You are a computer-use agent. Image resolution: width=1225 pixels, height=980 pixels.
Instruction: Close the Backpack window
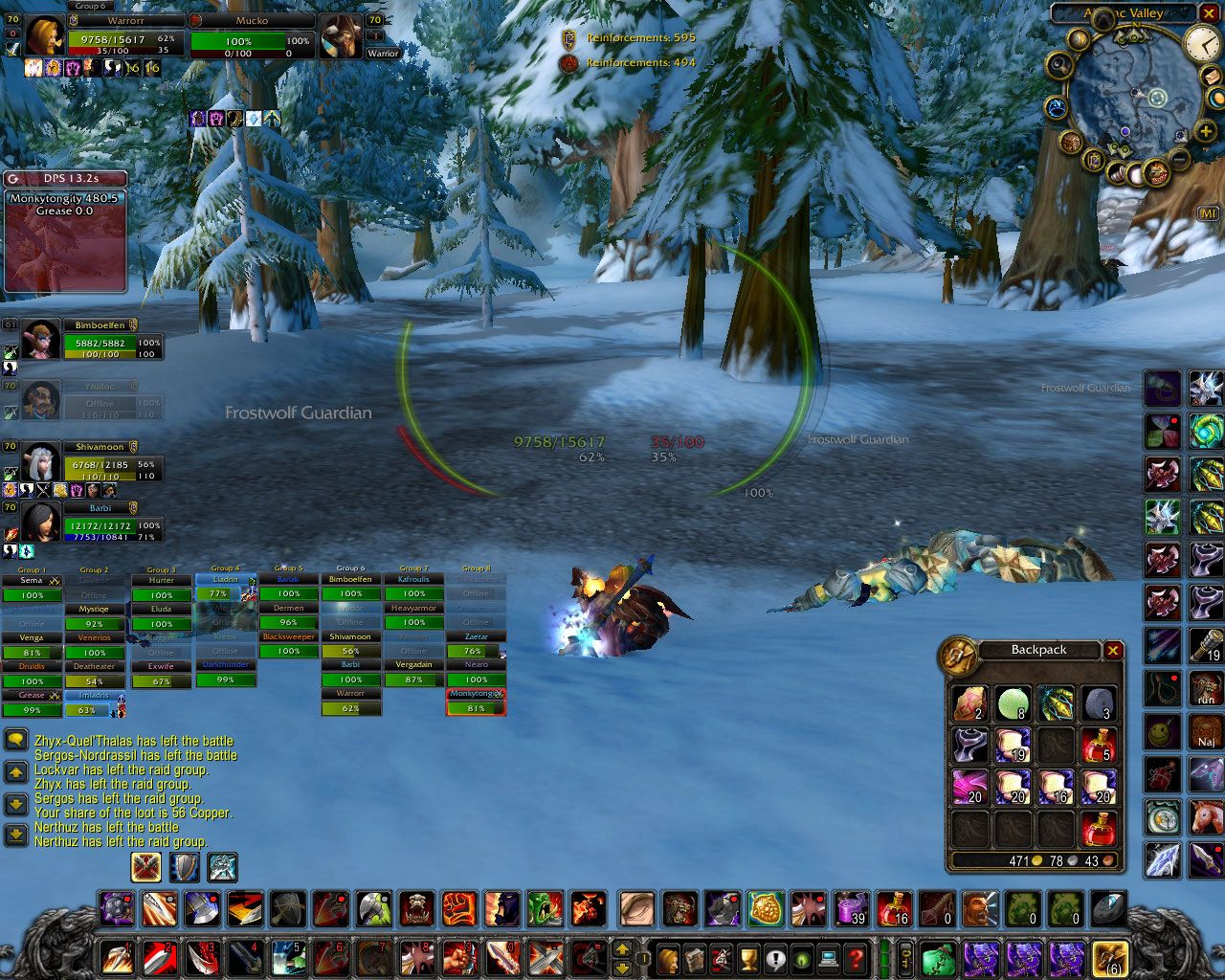pyautogui.click(x=1113, y=651)
